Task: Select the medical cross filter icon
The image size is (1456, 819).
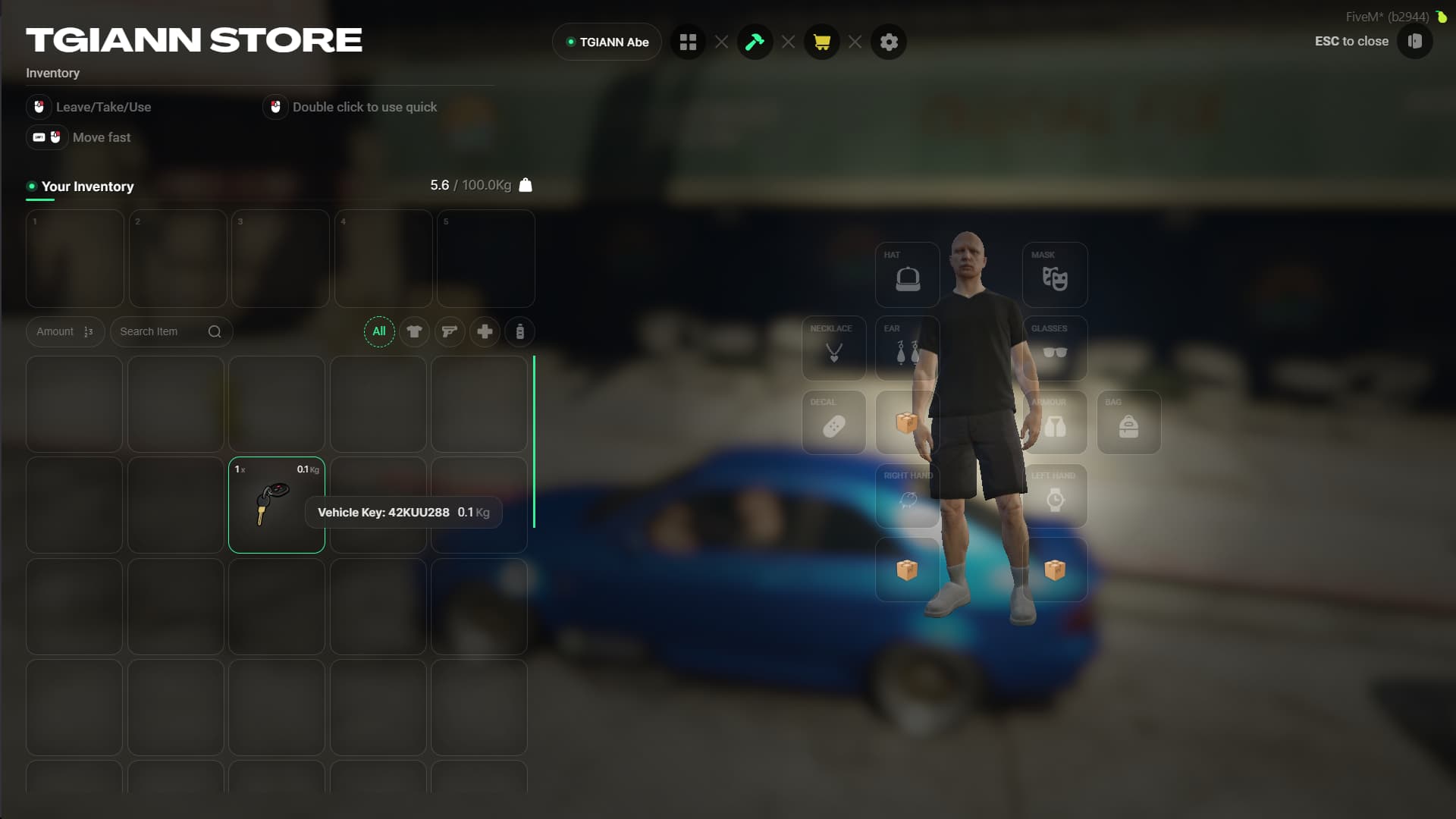Action: pyautogui.click(x=485, y=331)
